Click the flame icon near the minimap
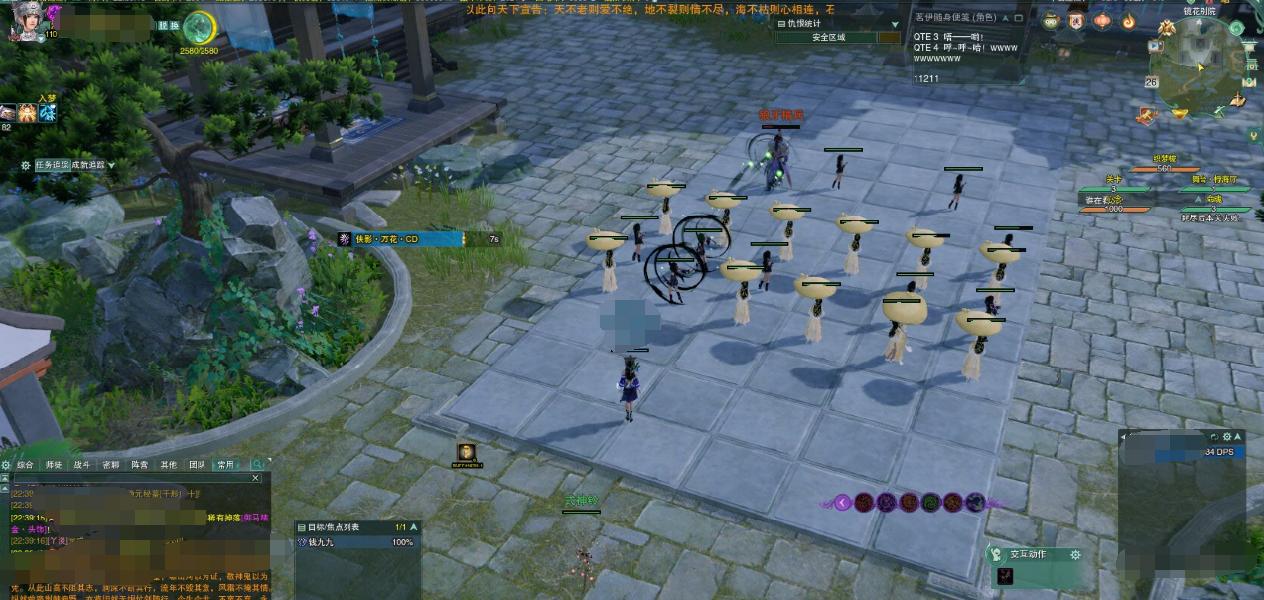This screenshot has height=600, width=1264. click(1128, 20)
